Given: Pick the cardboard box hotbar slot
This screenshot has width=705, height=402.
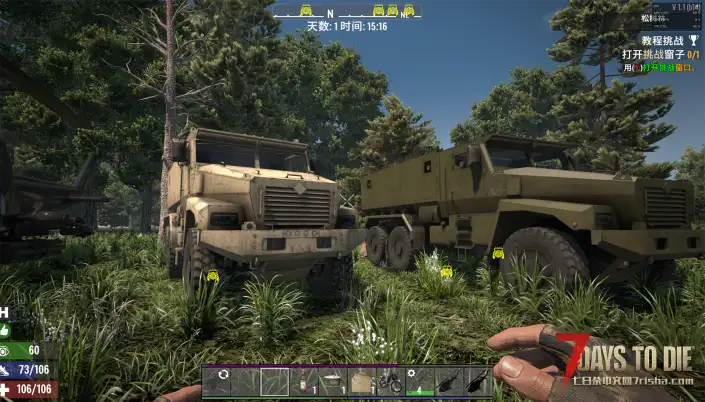Looking at the screenshot, I should pos(361,381).
